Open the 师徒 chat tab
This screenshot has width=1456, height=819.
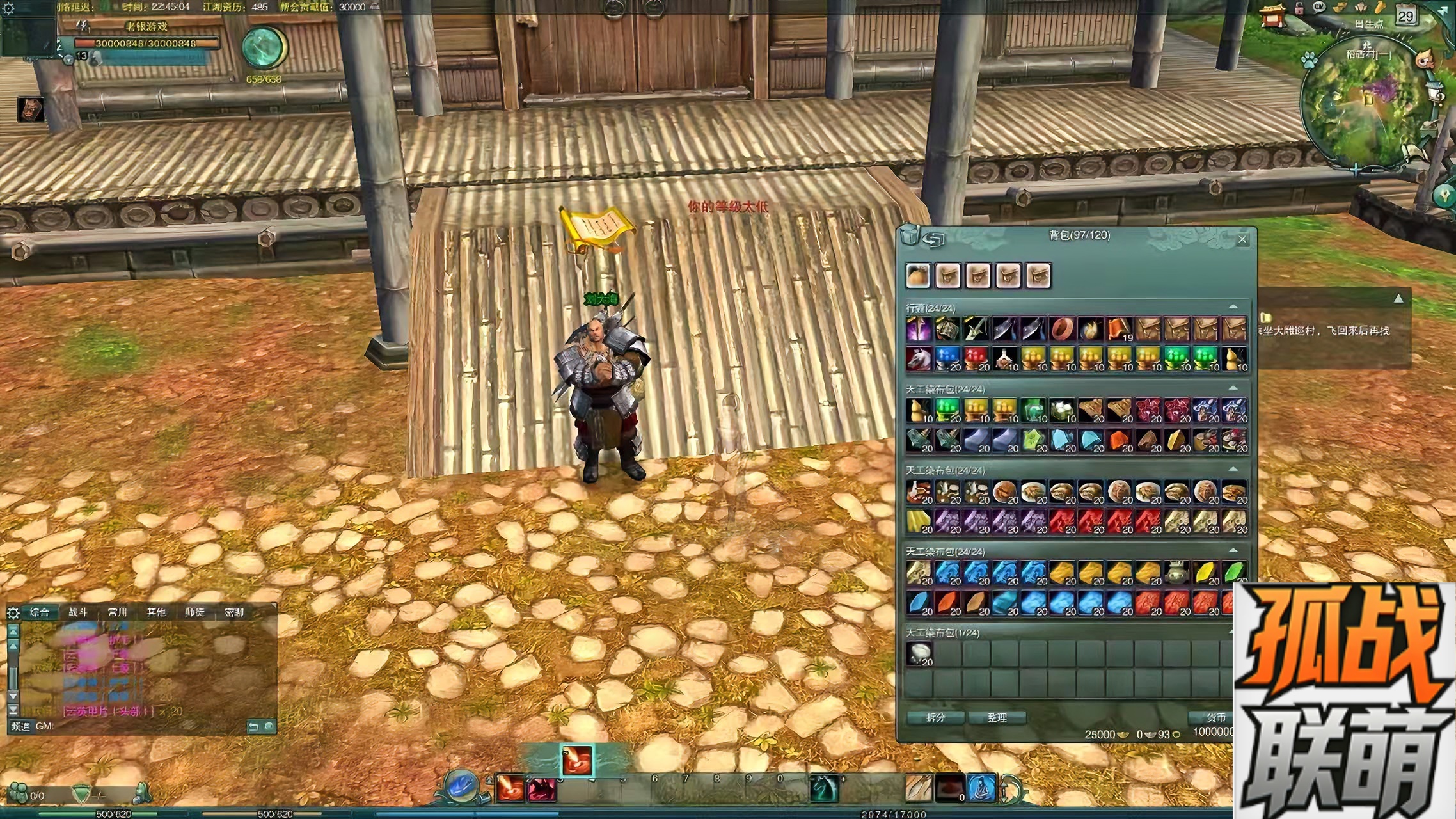(194, 612)
